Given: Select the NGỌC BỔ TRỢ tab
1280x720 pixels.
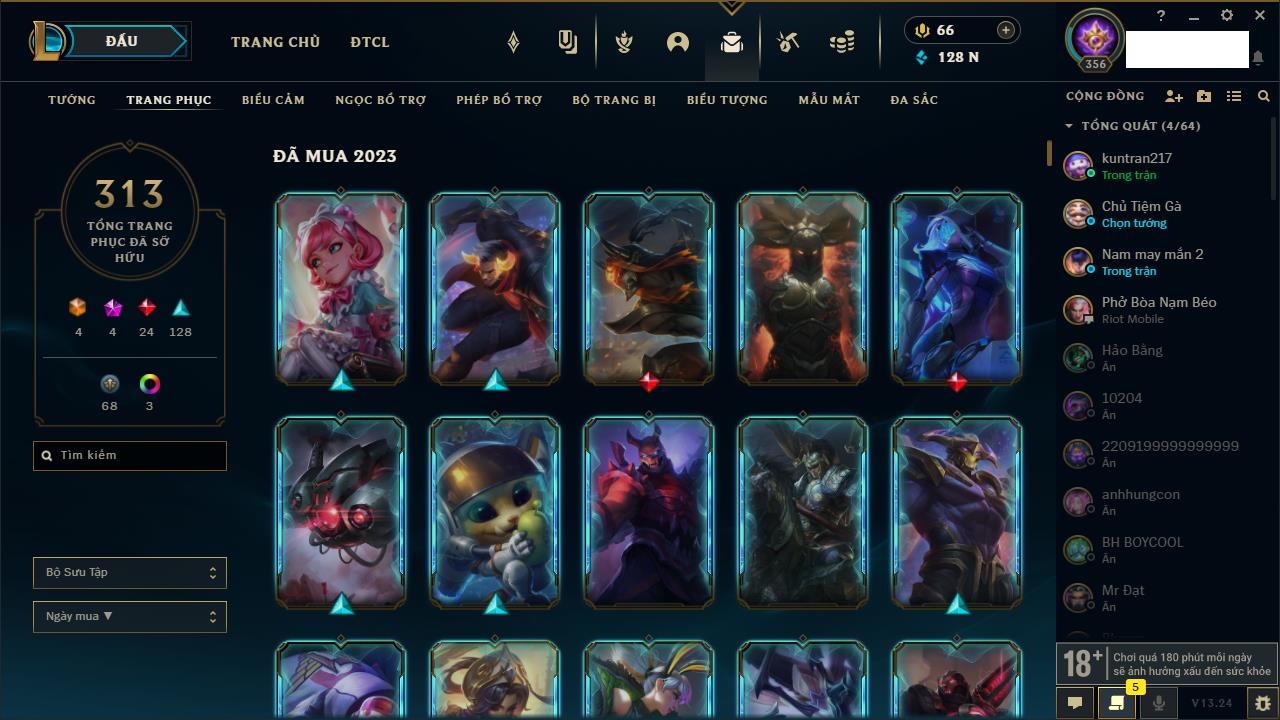Looking at the screenshot, I should tap(380, 100).
